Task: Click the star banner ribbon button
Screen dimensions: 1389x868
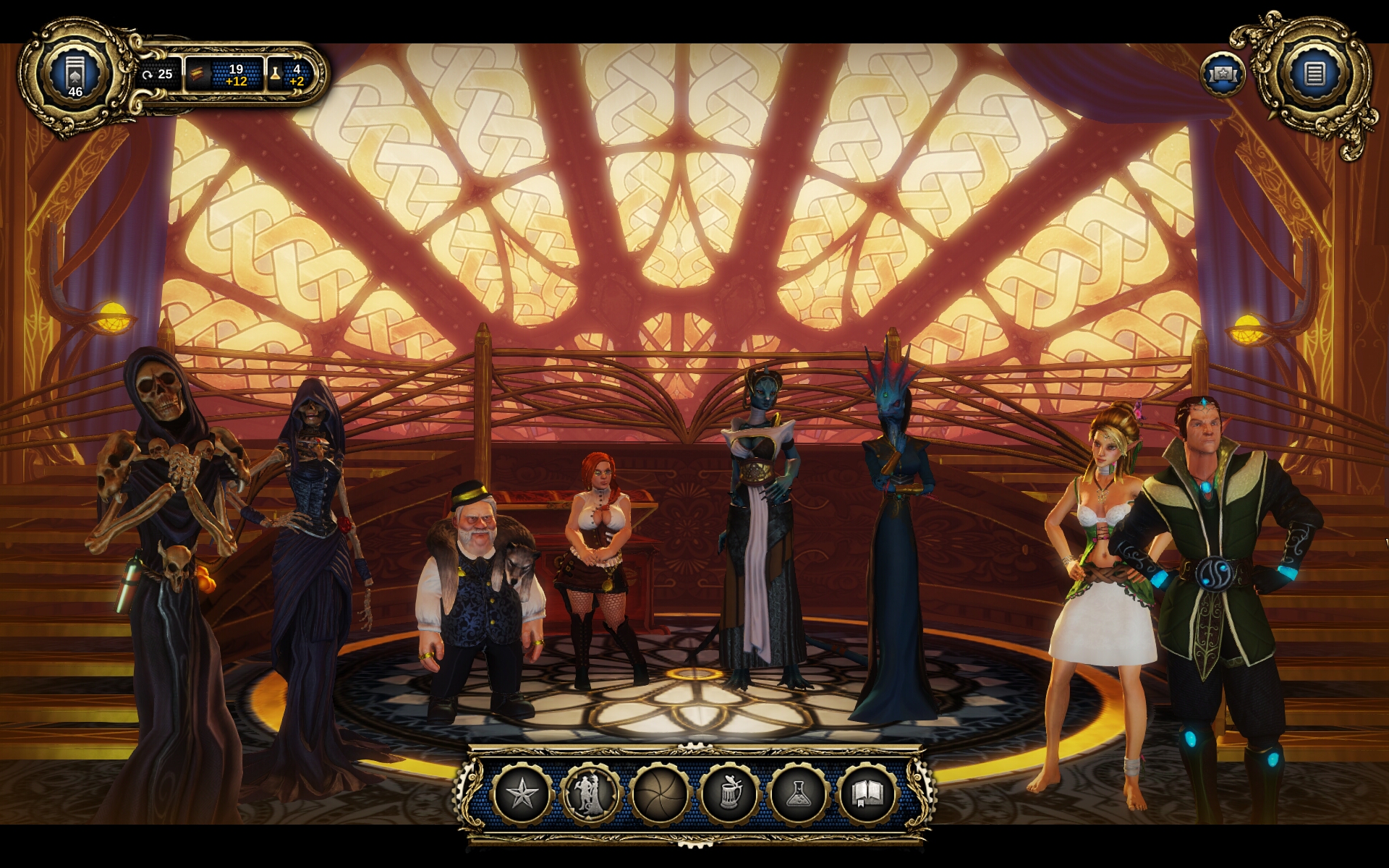Action: point(1223,75)
